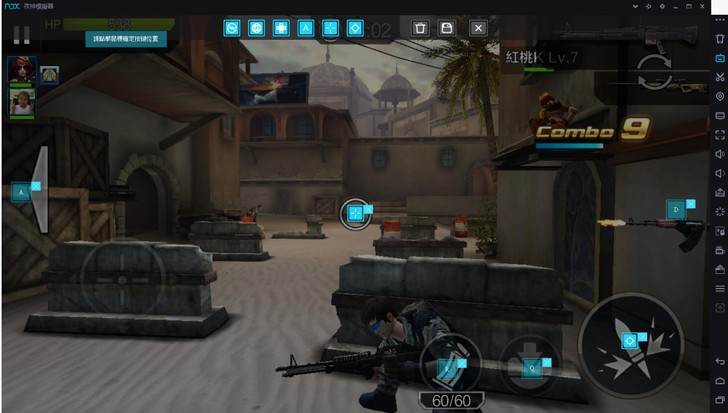Select the red-haired character portrait
Viewport: 728px width, 413px height.
[21, 70]
